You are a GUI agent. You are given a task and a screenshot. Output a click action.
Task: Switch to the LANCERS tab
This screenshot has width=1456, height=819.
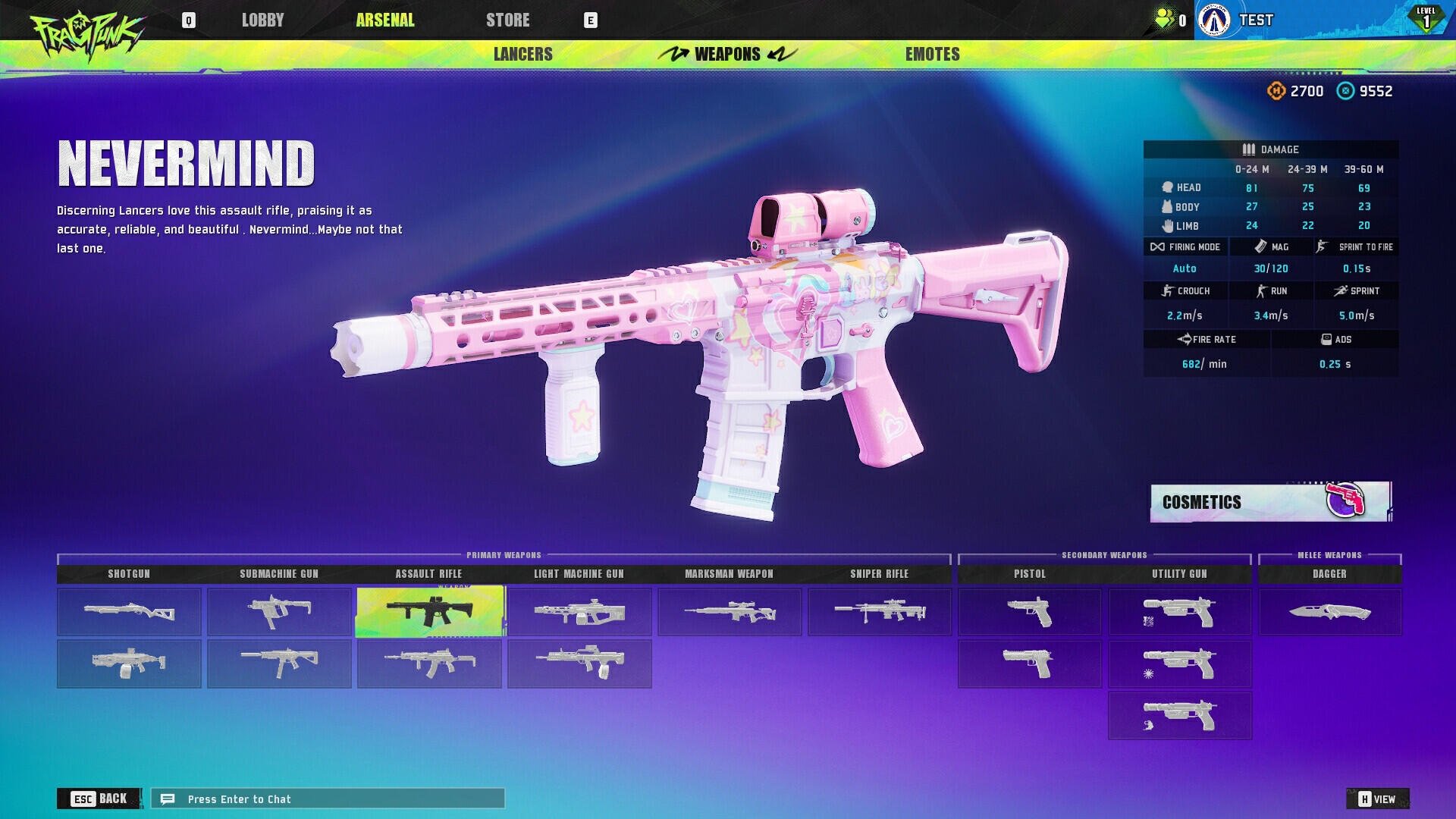(522, 54)
